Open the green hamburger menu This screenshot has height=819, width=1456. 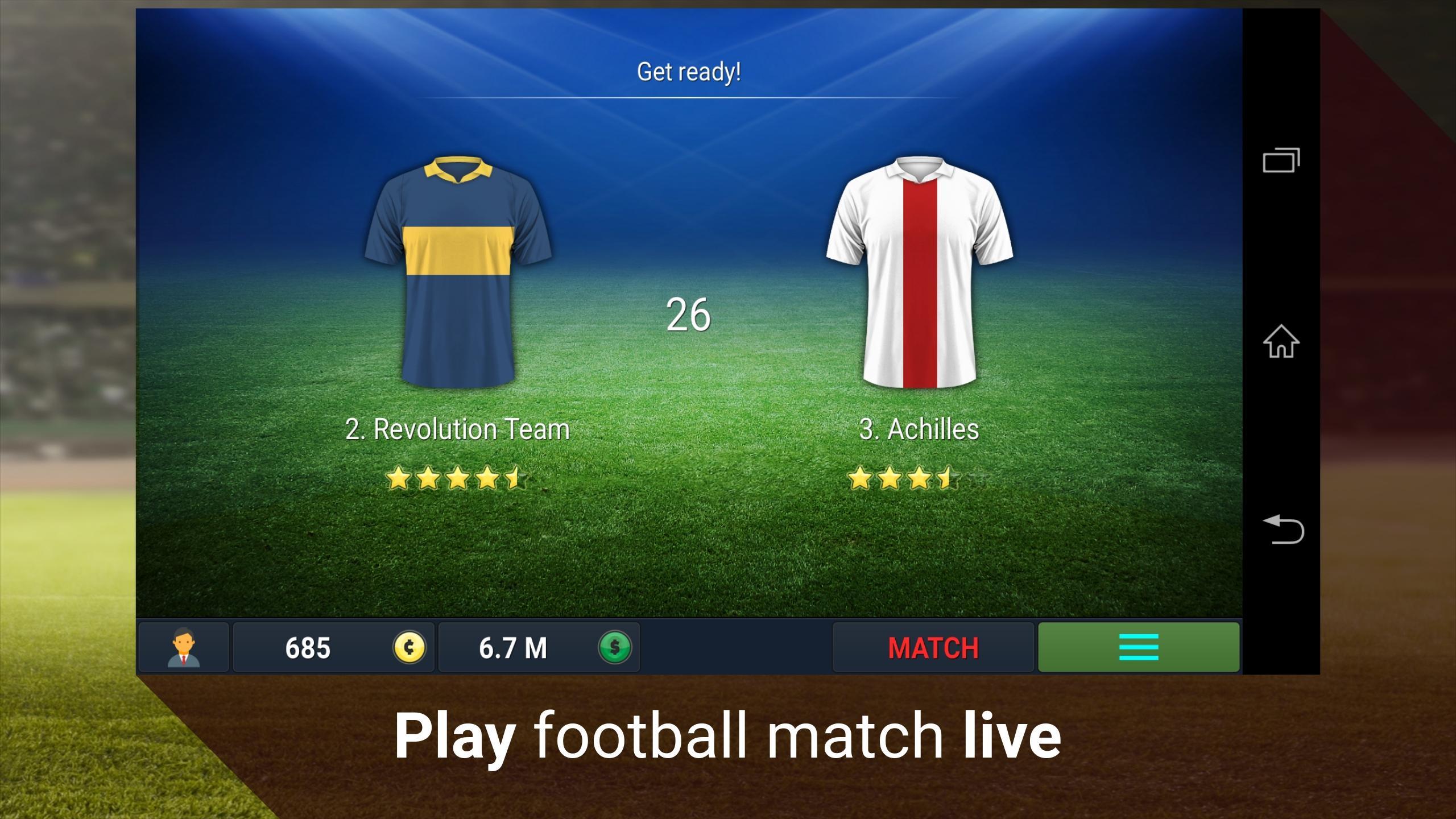pos(1137,647)
